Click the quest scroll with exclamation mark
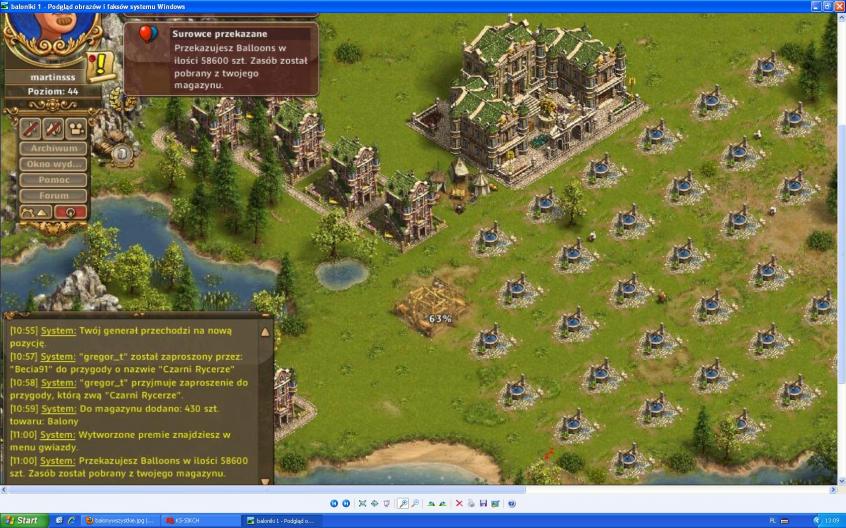846x528 pixels. (101, 66)
